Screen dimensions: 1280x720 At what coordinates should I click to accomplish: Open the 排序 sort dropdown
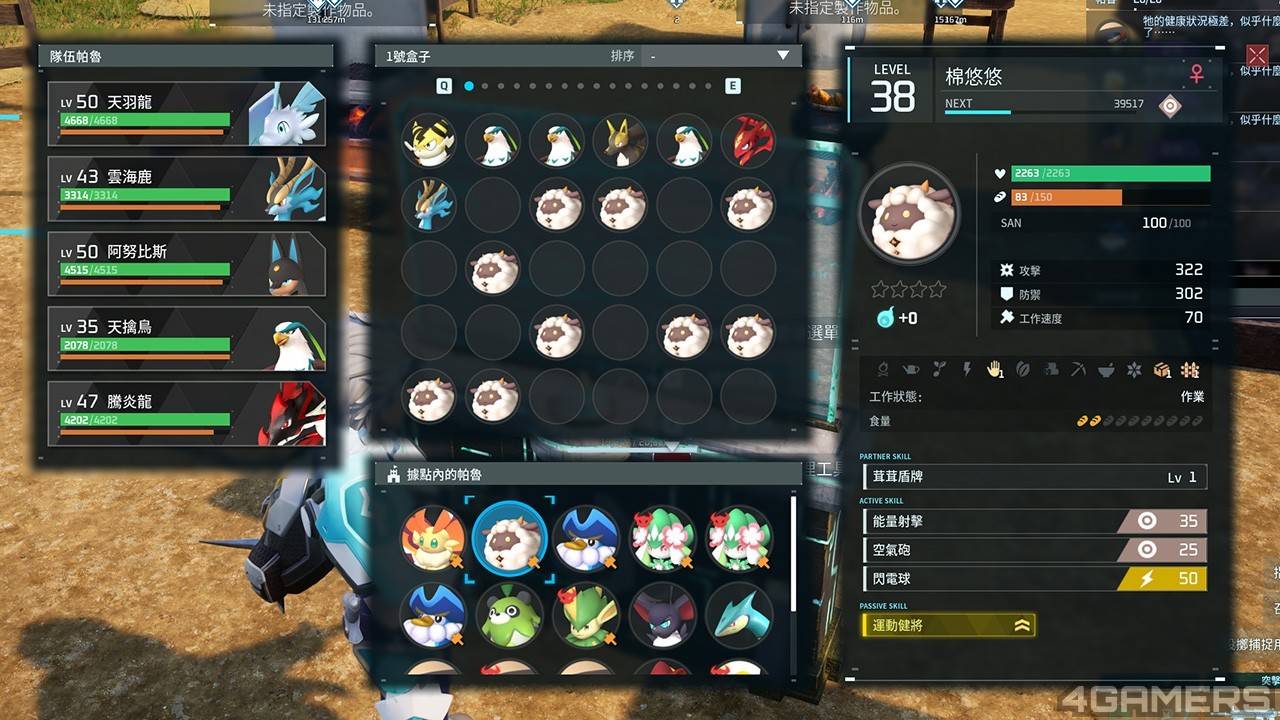tap(720, 56)
